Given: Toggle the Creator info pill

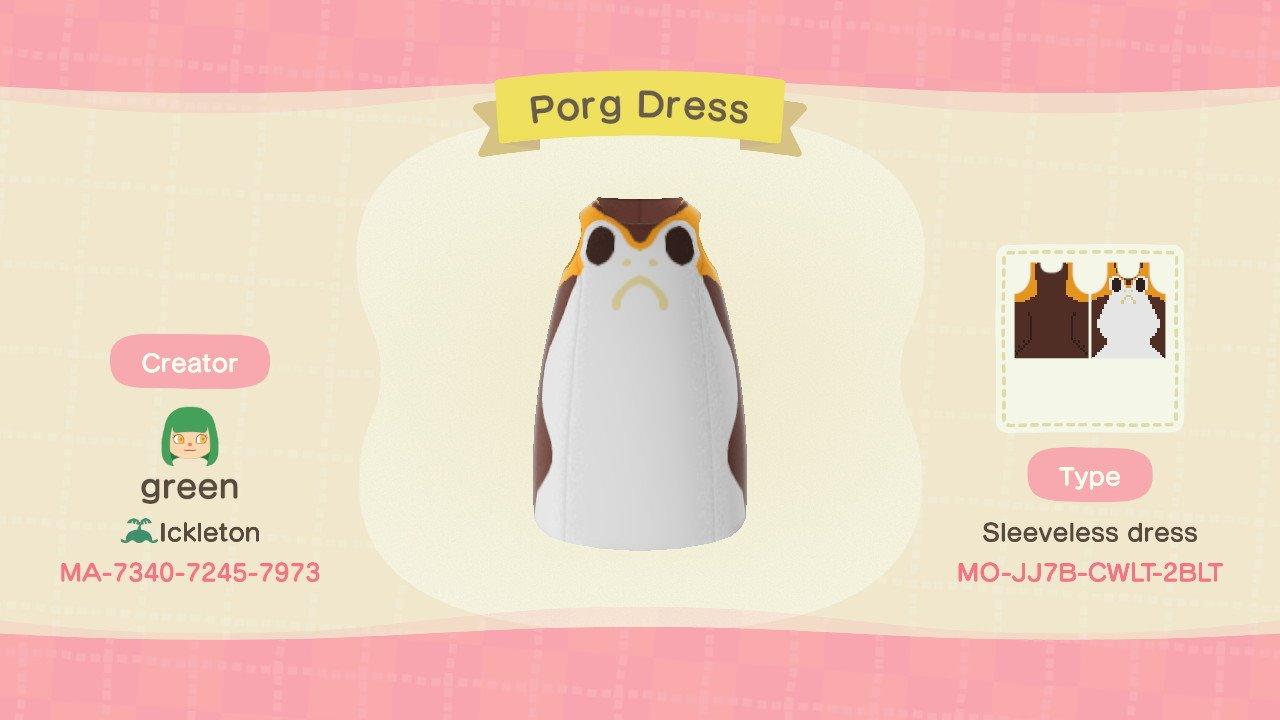Looking at the screenshot, I should (189, 363).
